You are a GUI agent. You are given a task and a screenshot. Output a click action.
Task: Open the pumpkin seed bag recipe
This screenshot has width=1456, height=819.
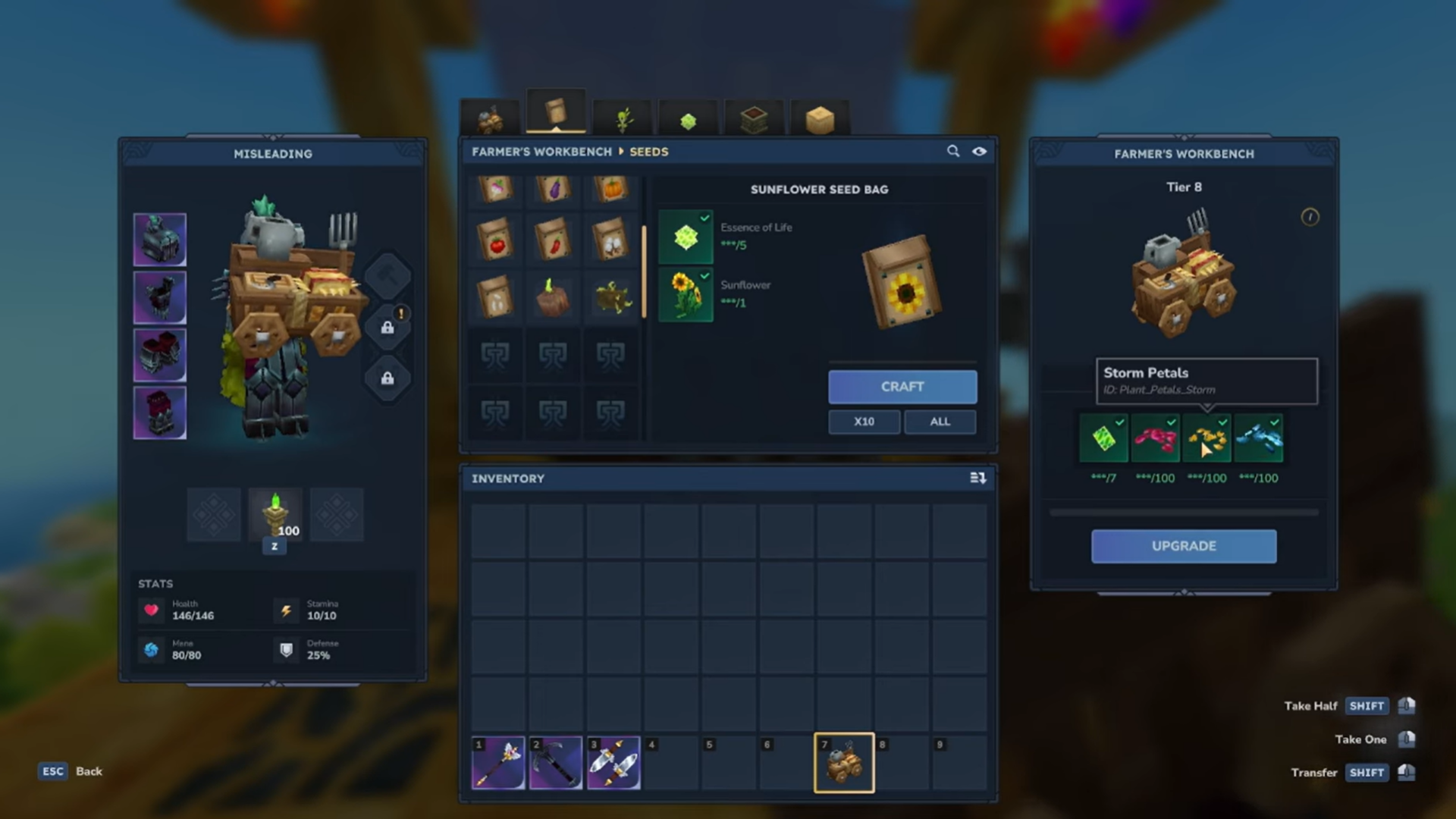tap(612, 190)
